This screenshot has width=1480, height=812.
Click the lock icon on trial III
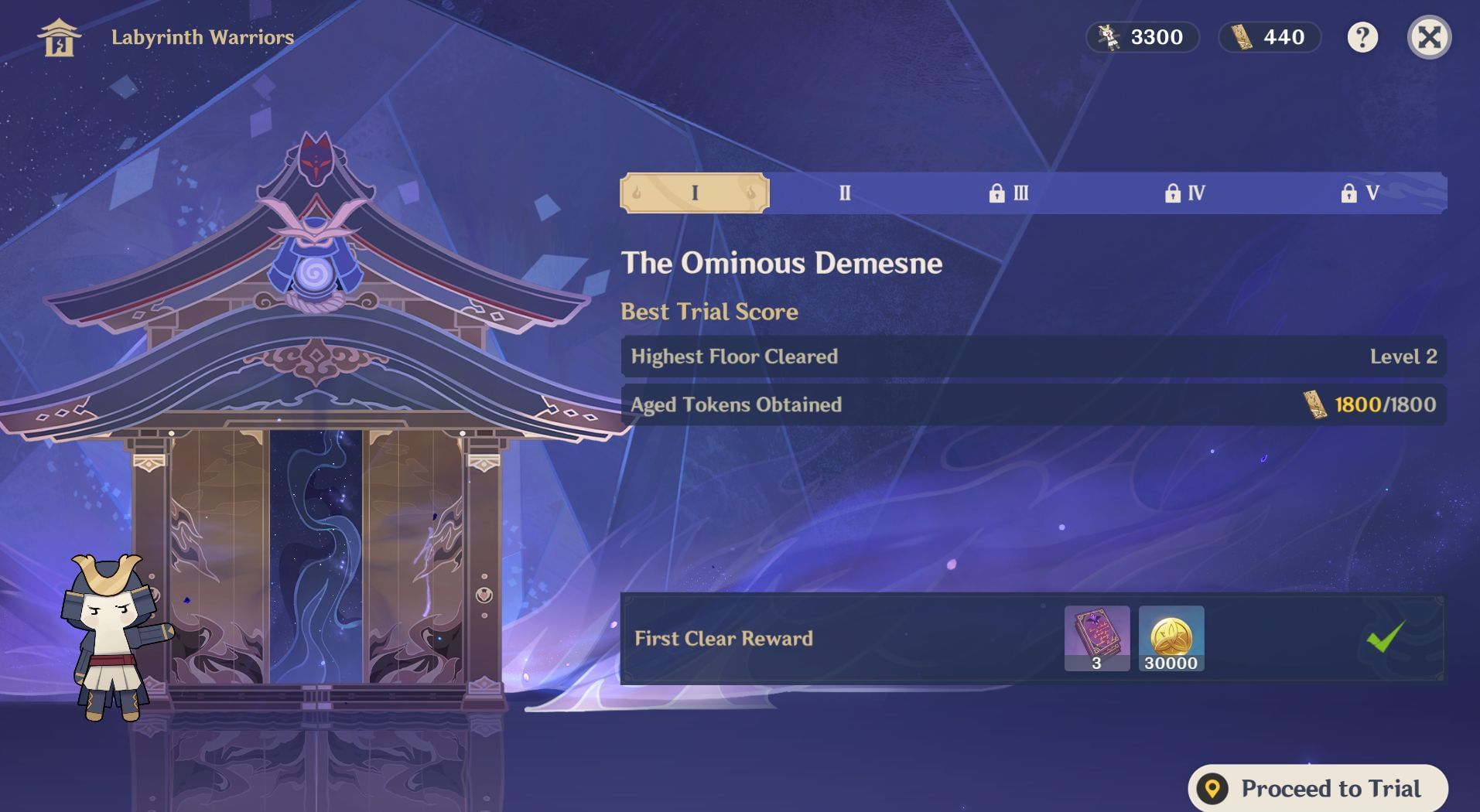(x=998, y=193)
